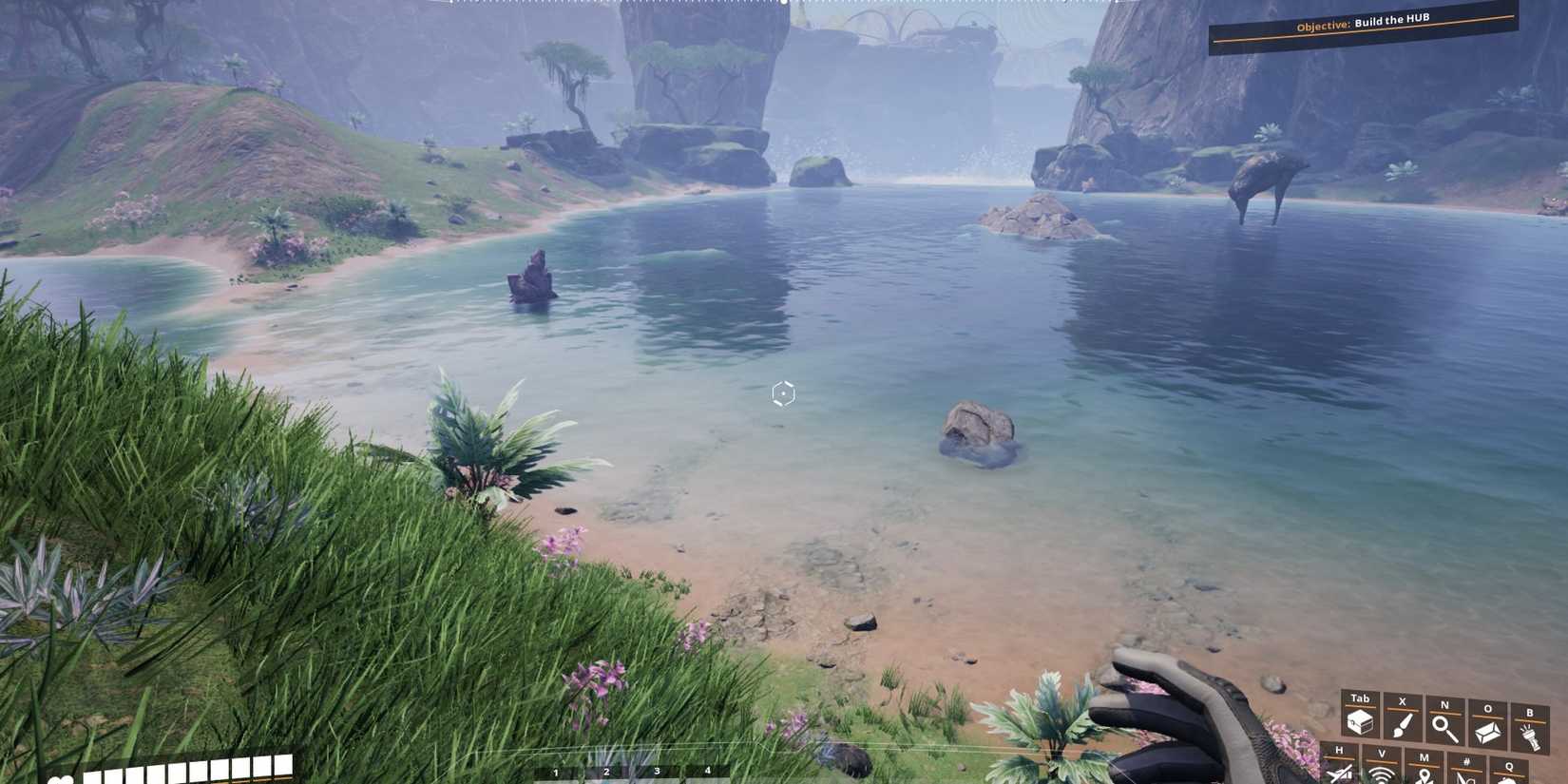
Task: Click the center crosshair reticle
Action: (781, 392)
